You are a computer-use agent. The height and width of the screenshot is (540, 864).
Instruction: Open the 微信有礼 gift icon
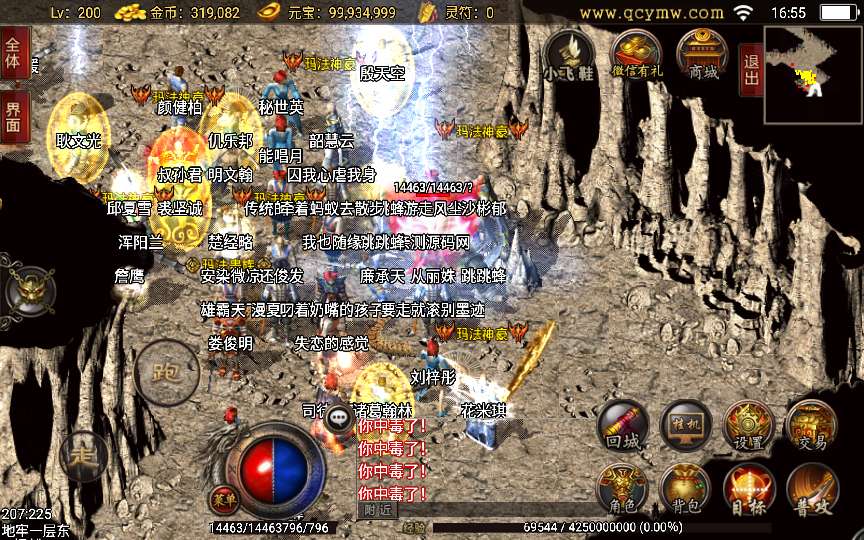coord(636,52)
